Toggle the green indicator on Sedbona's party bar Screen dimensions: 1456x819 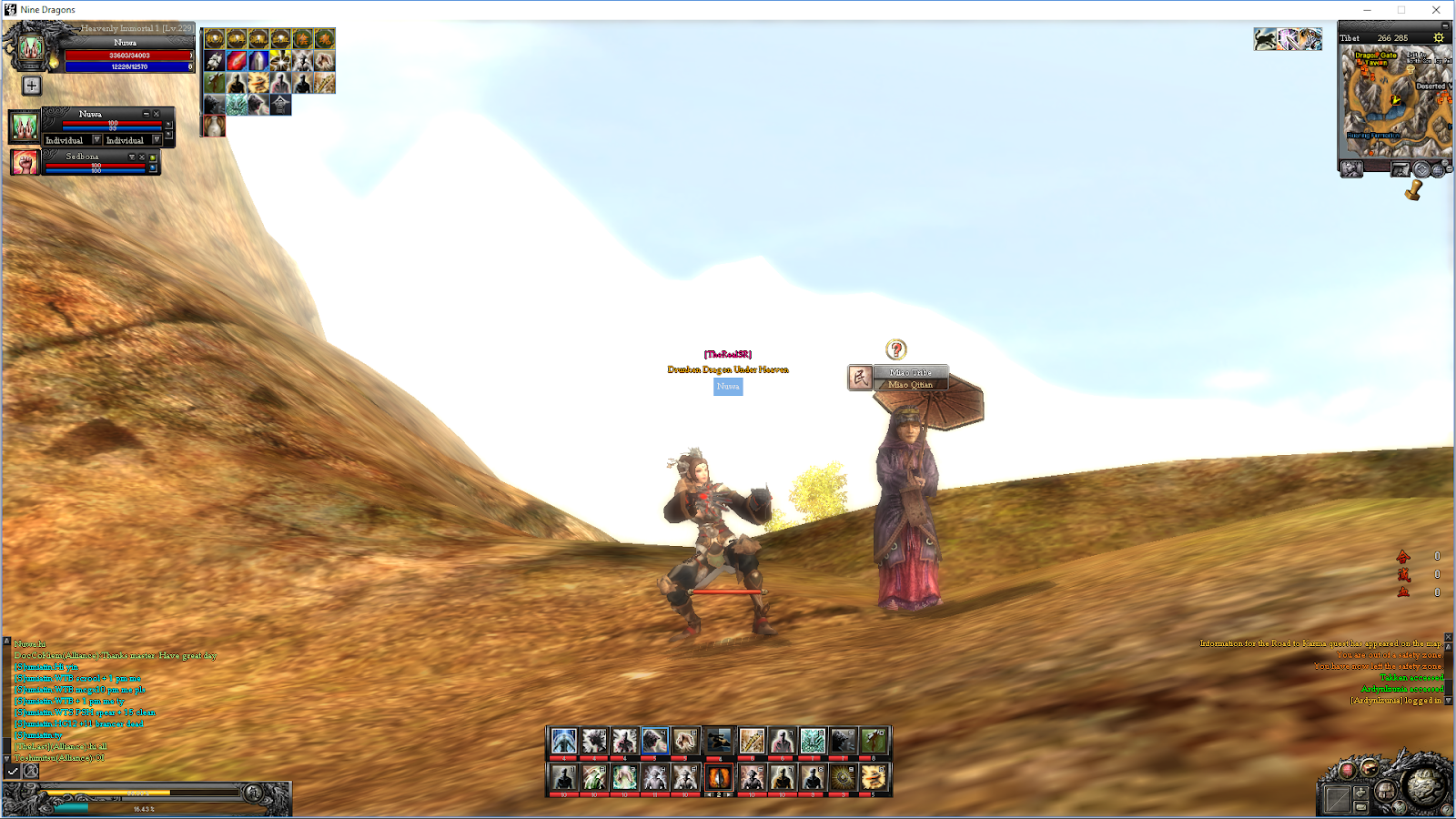(x=153, y=158)
